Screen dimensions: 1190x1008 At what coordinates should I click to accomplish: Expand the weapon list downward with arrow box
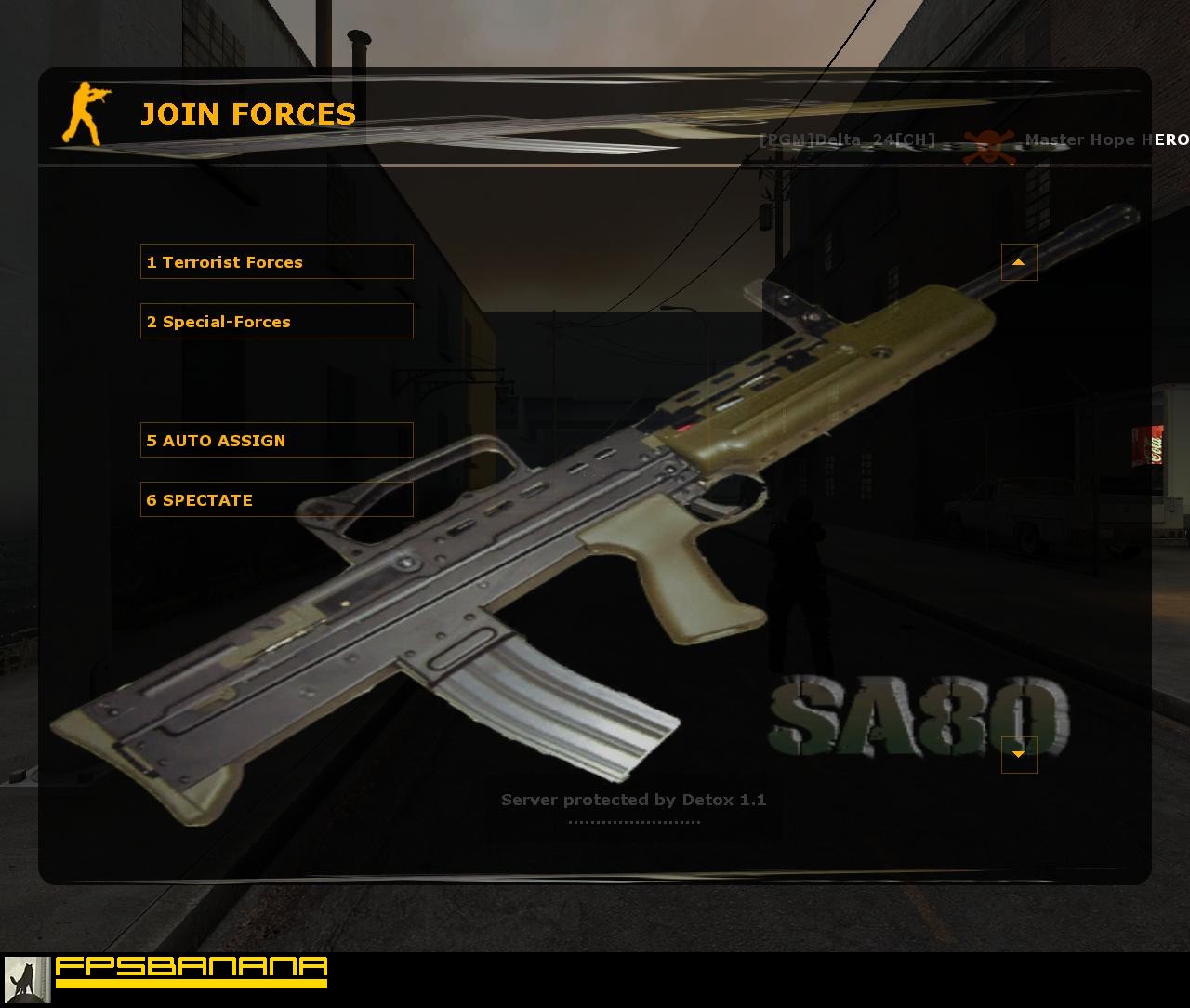1018,756
